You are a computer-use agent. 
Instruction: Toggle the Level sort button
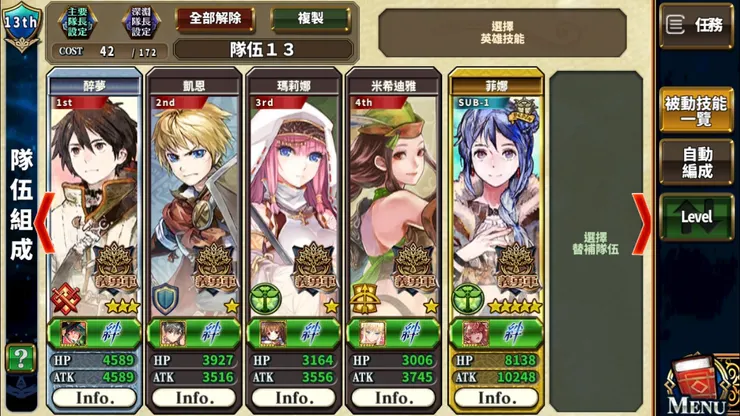coord(696,216)
